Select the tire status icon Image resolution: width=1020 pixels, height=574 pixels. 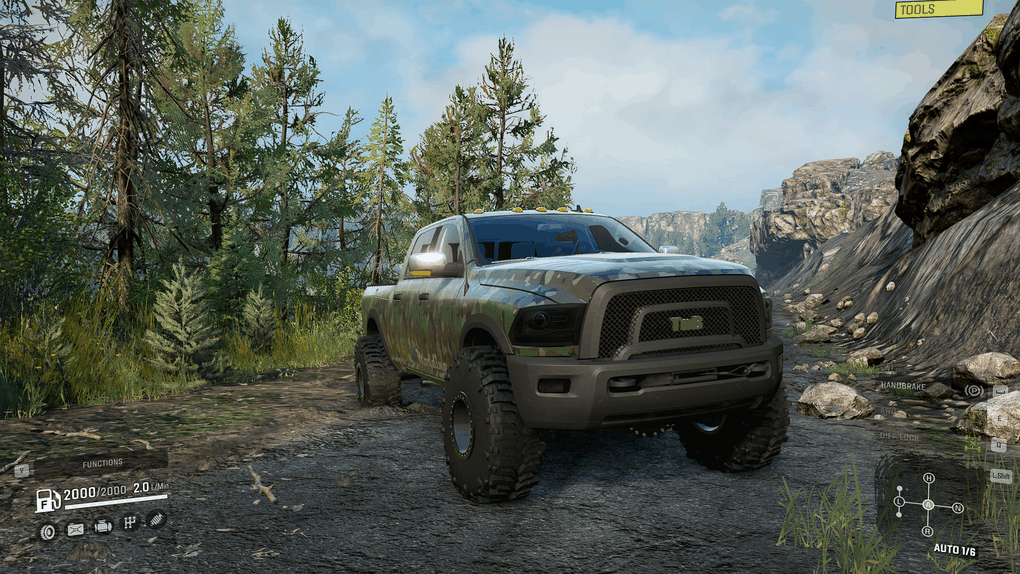tap(47, 531)
